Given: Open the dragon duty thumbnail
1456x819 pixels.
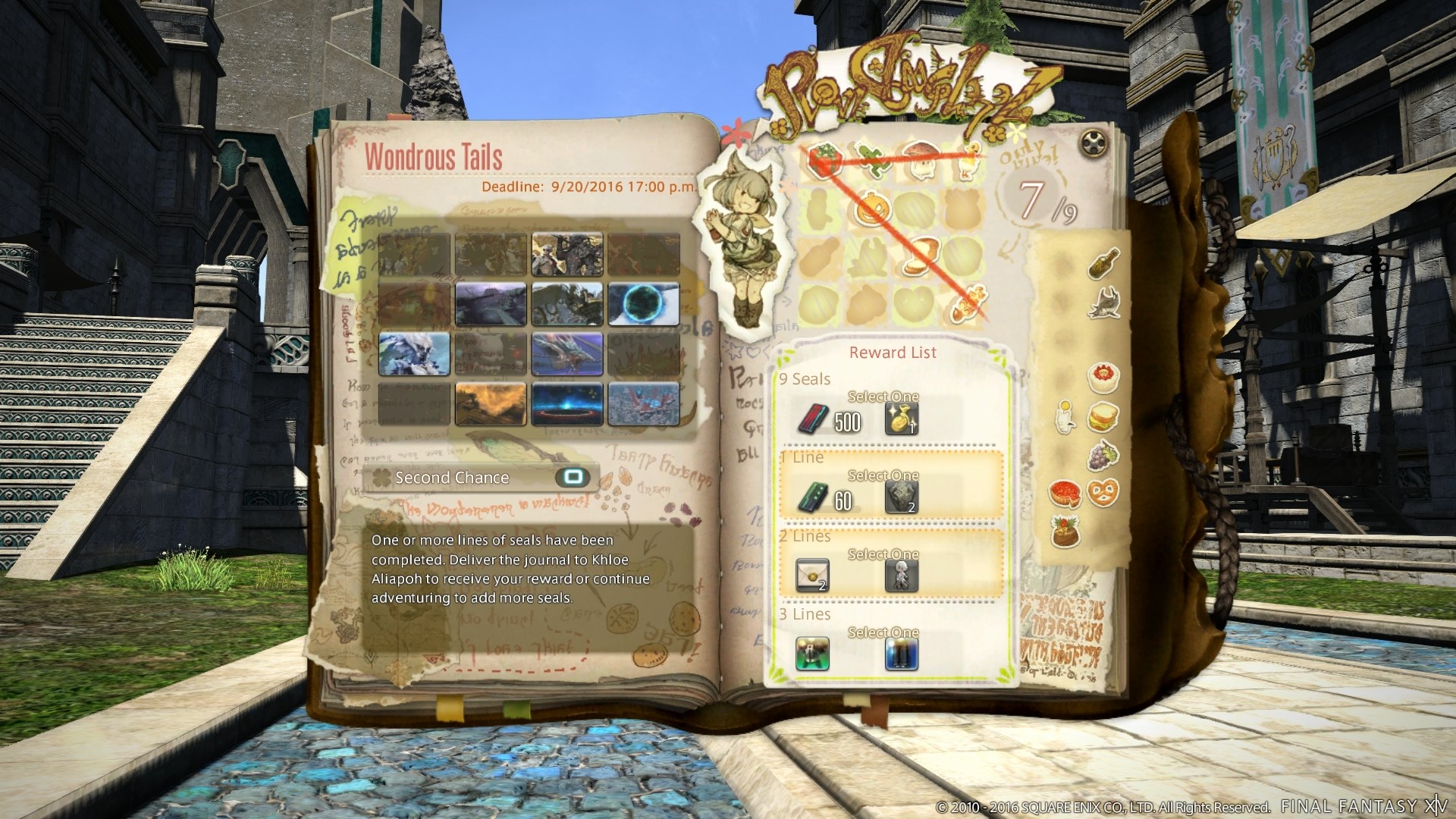Looking at the screenshot, I should click(x=567, y=354).
